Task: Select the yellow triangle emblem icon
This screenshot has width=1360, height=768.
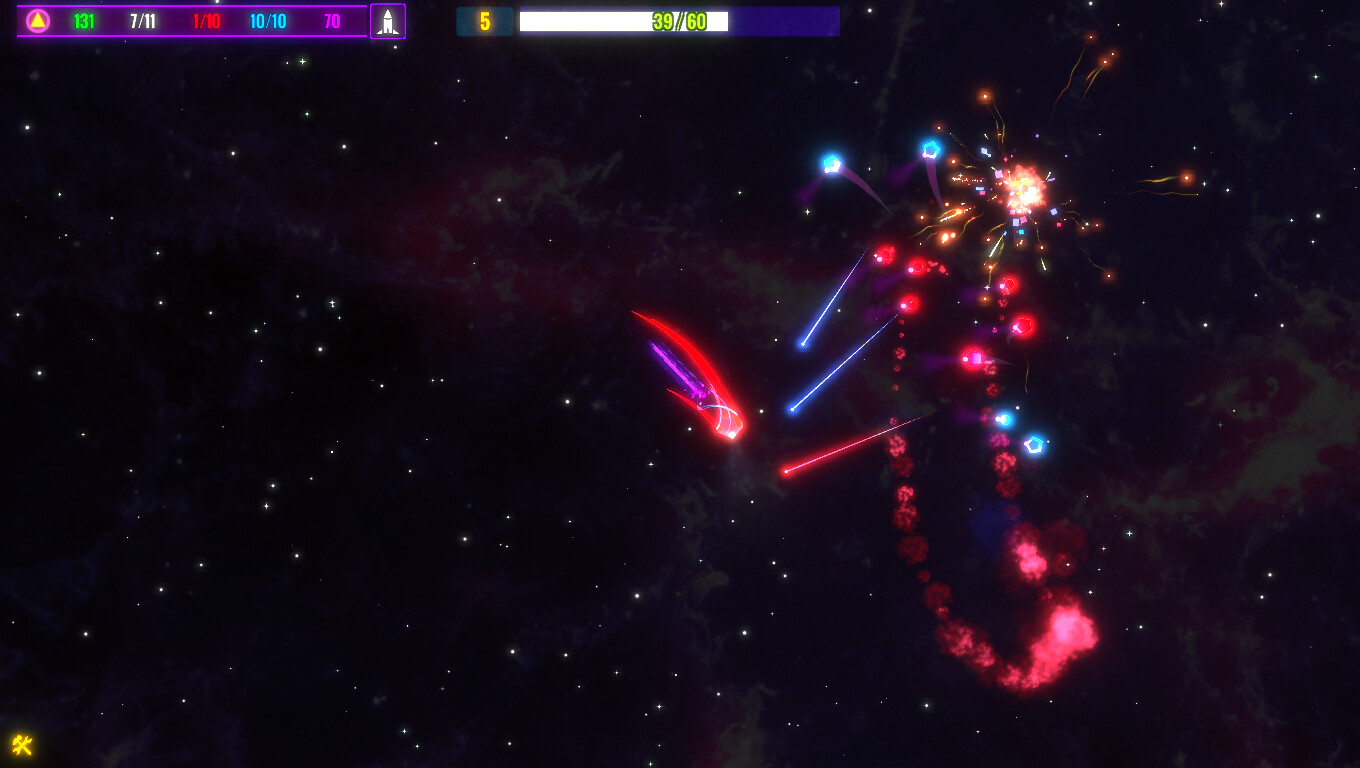Action: click(38, 21)
